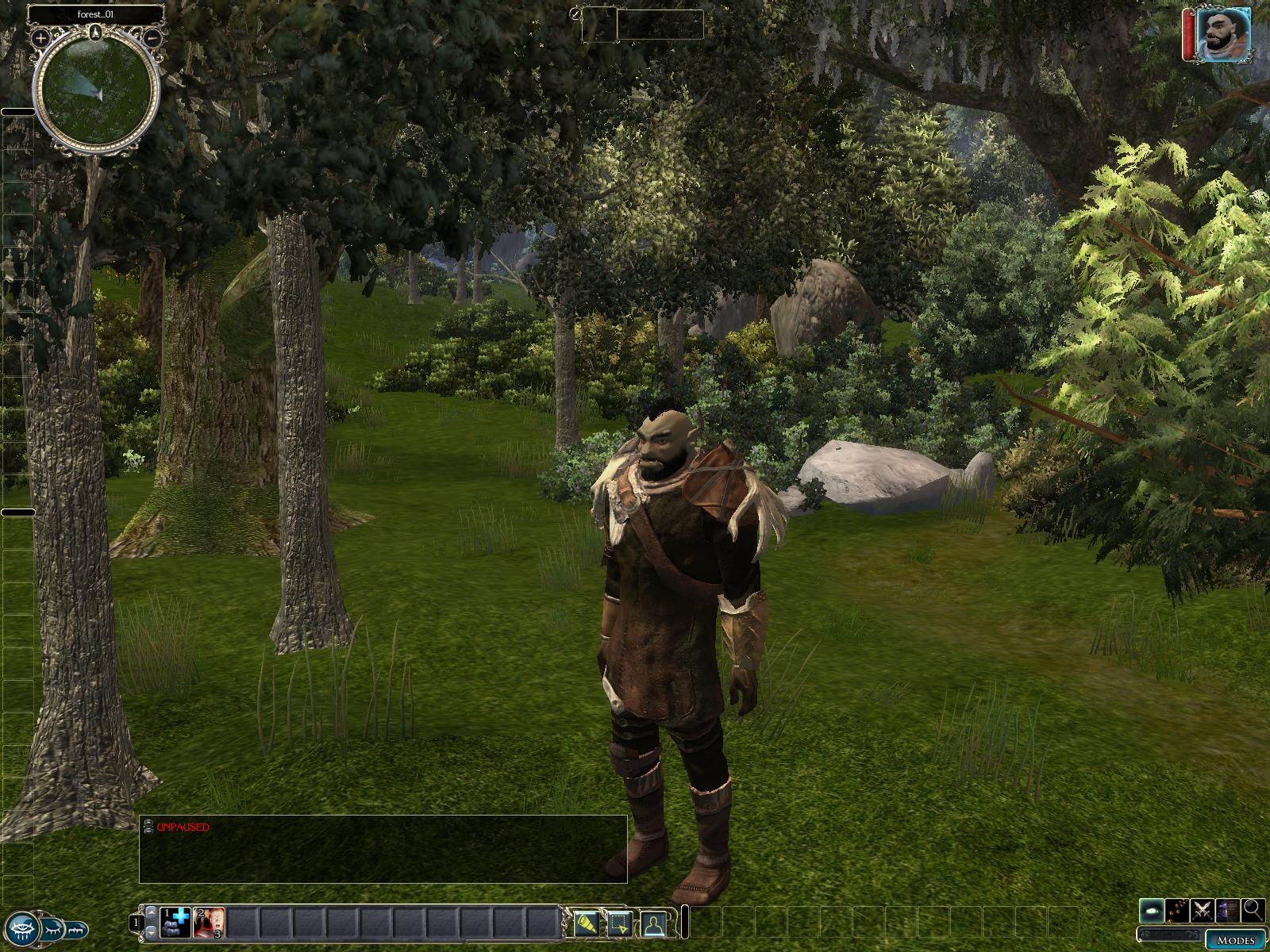This screenshot has width=1270, height=952.
Task: Toggle the minimap north-lock compass button
Action: pyautogui.click(x=95, y=33)
